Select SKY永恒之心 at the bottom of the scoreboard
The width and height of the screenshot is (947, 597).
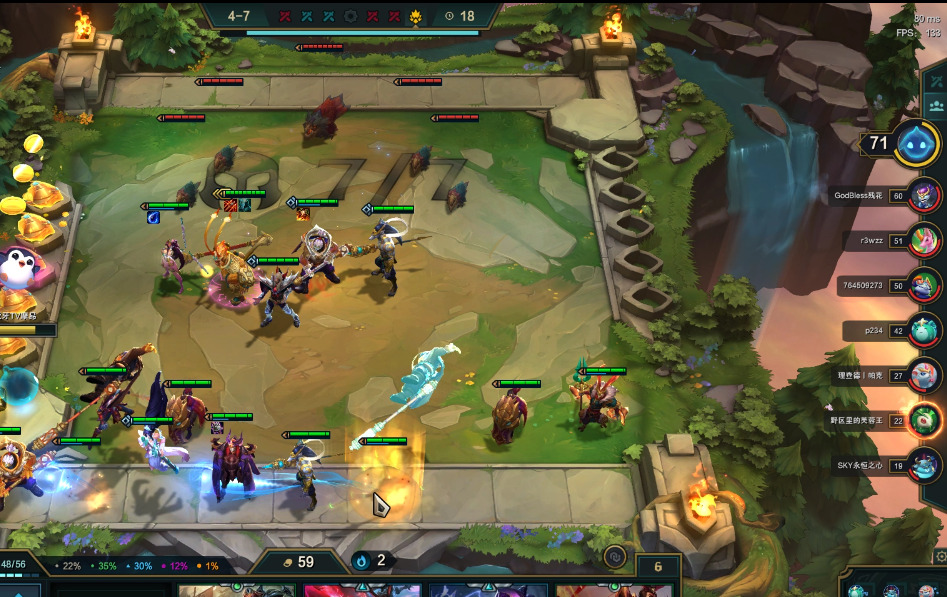pos(926,465)
